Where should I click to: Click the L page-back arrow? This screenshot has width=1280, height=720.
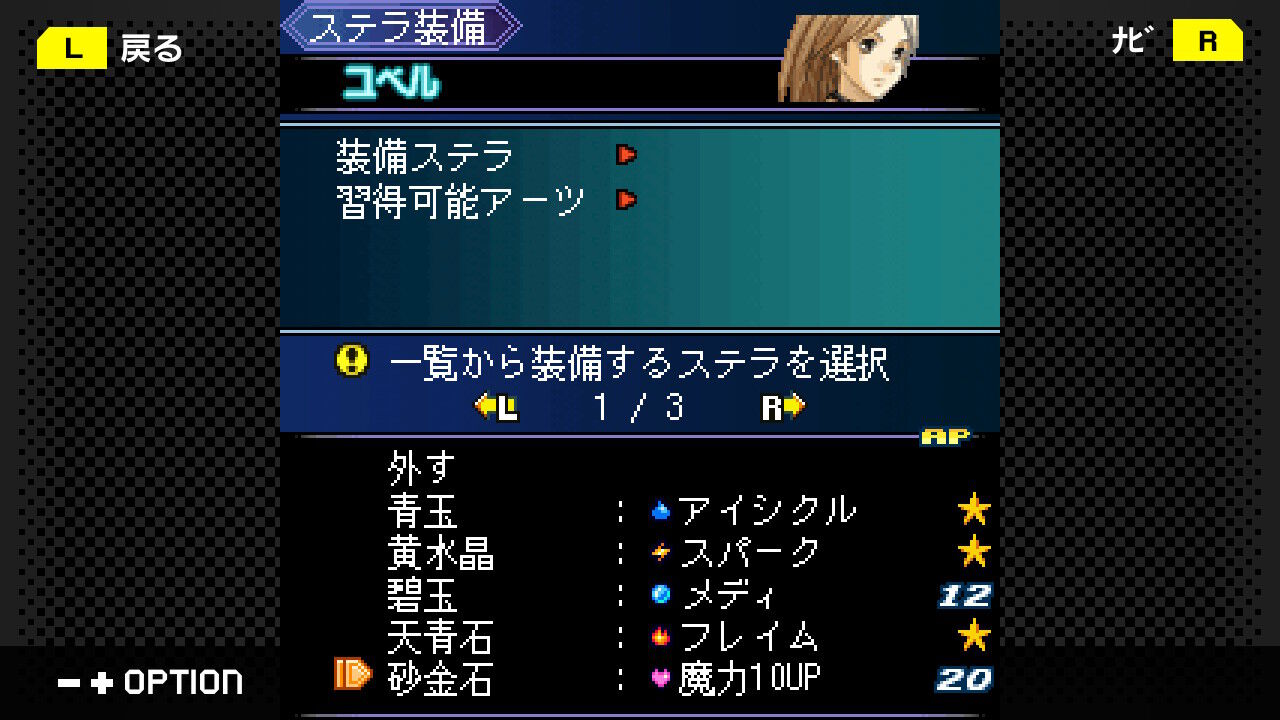tap(497, 408)
